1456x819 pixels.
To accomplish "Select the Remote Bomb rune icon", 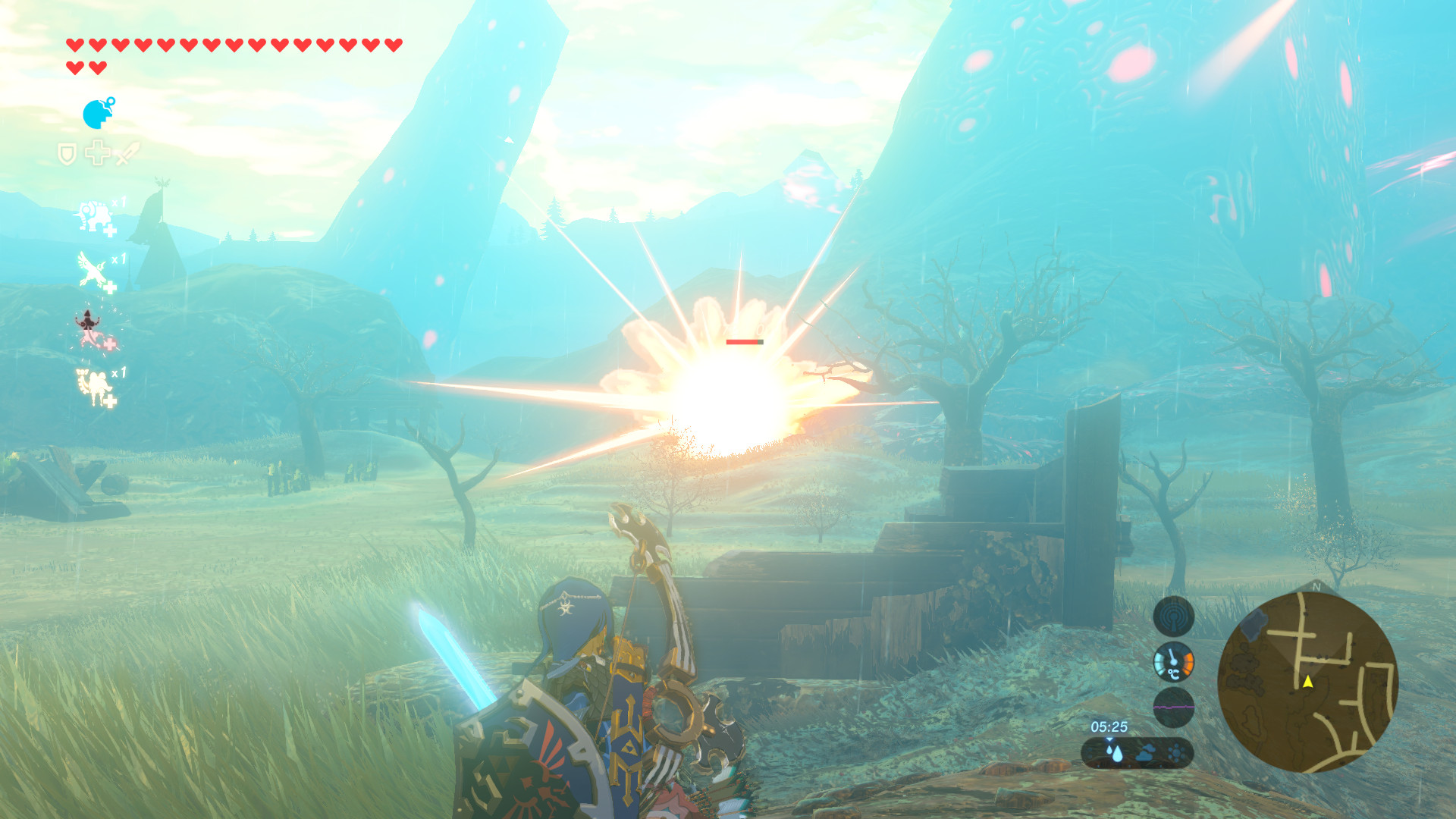I will pyautogui.click(x=95, y=114).
